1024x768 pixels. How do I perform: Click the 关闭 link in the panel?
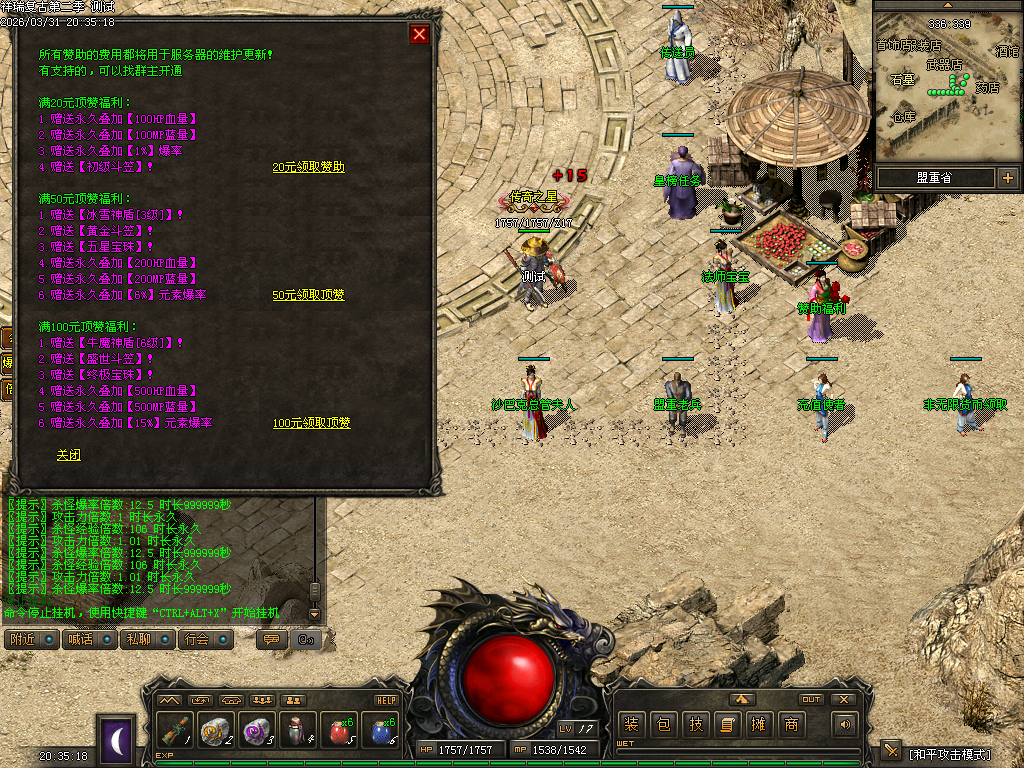(x=68, y=454)
